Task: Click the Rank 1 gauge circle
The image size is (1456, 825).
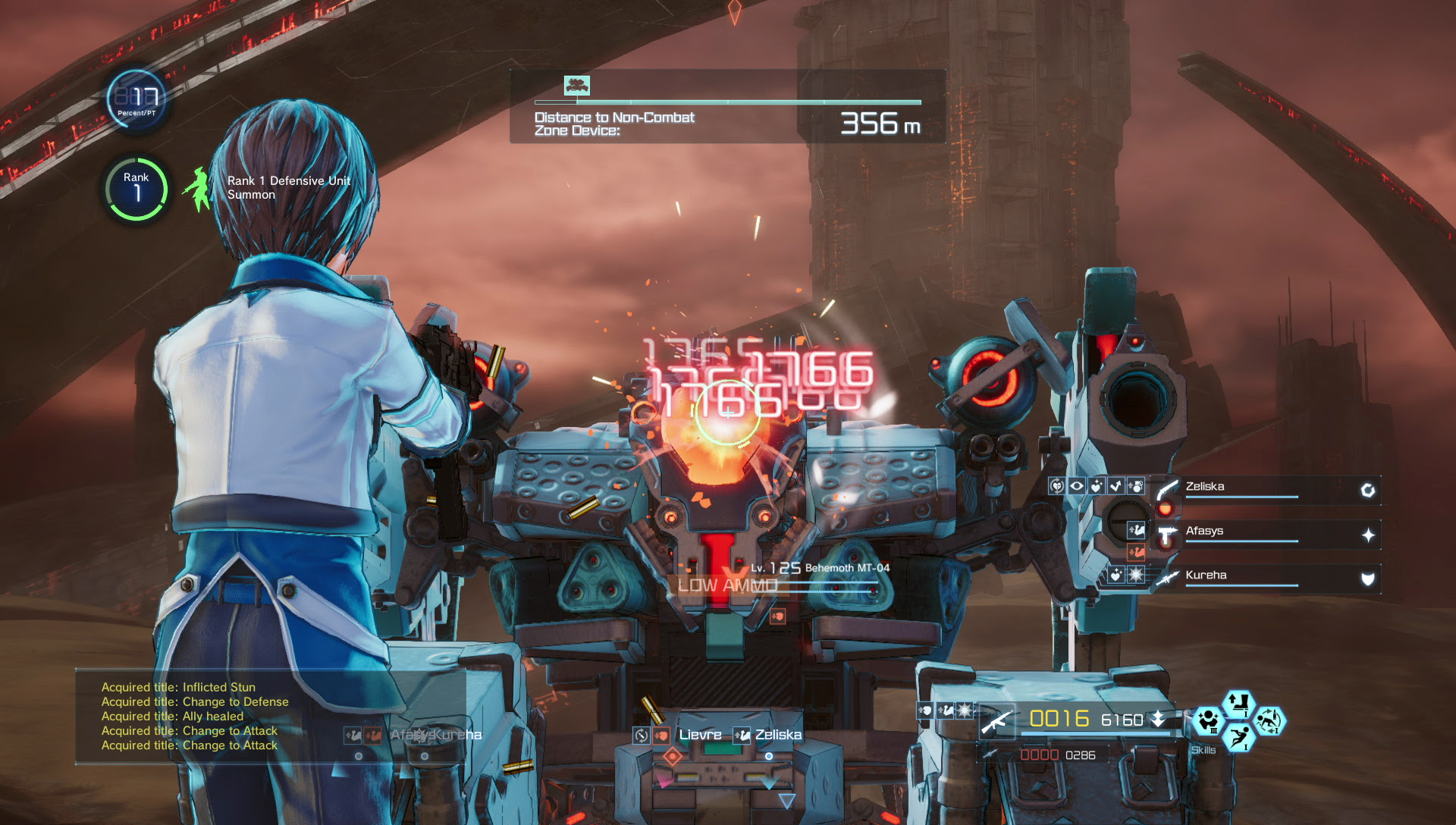Action: click(136, 189)
